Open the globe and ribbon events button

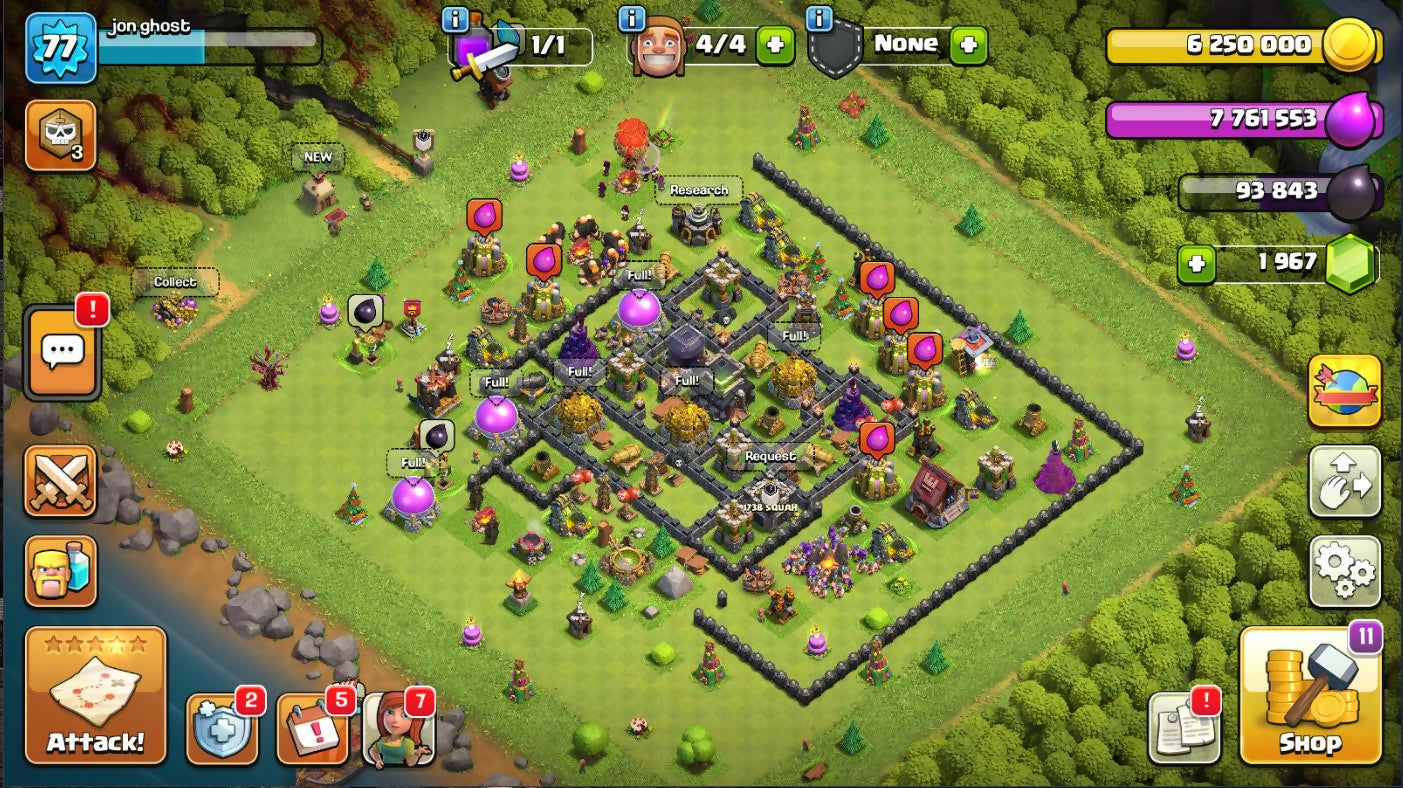1344,391
